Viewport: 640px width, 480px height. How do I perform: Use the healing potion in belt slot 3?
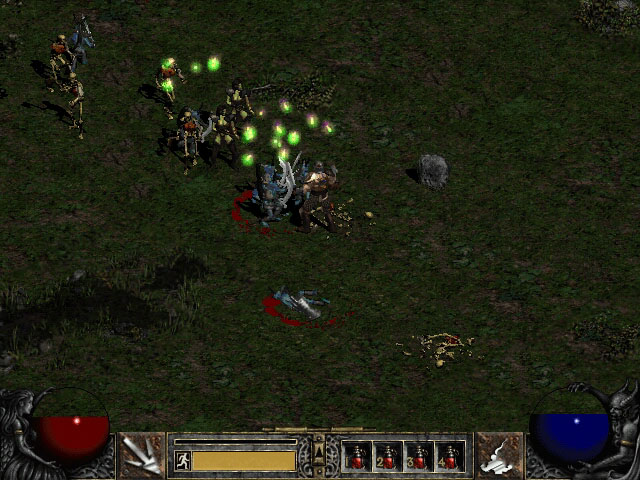419,457
